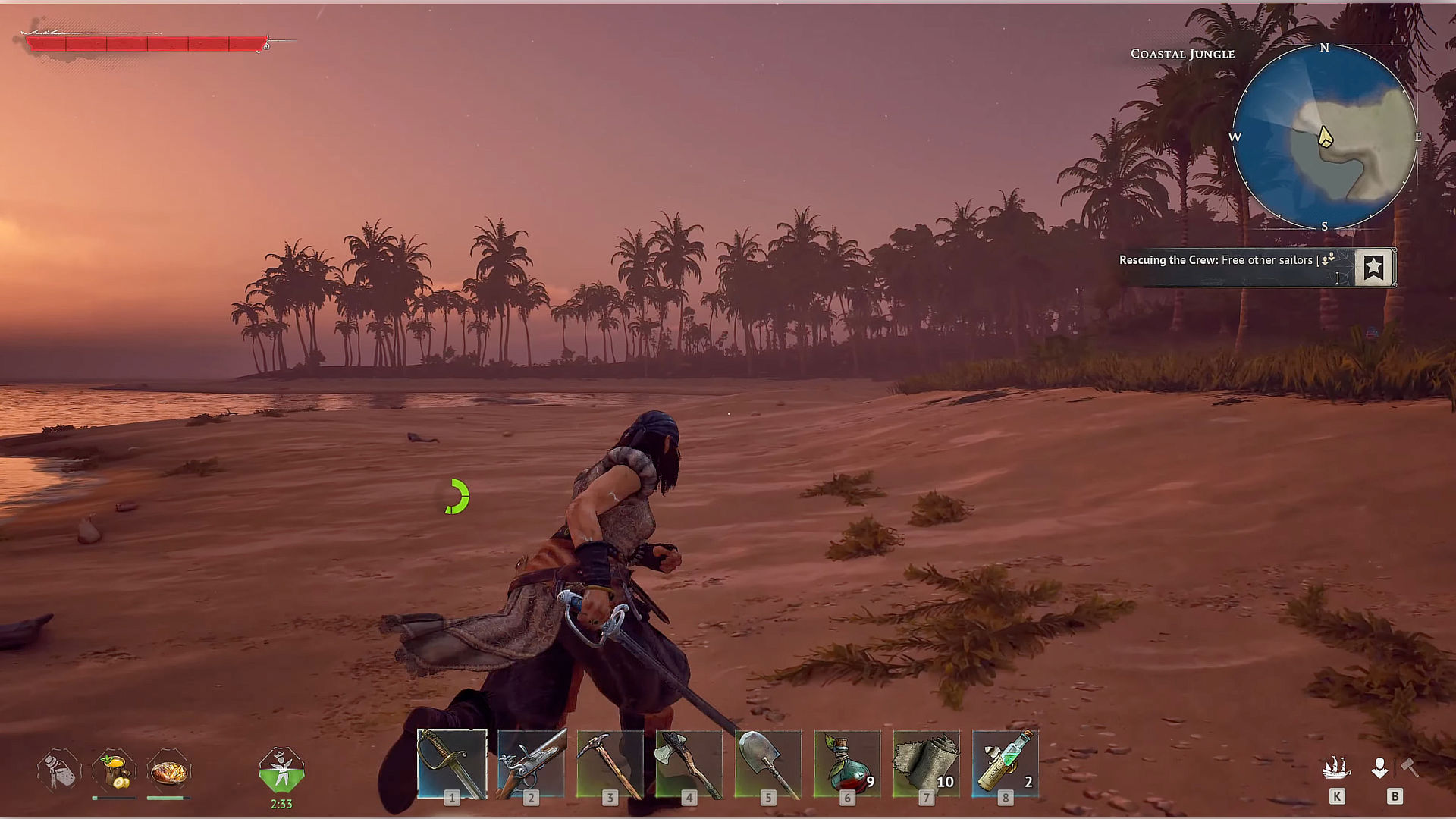Use the red health potion slot
The image size is (1456, 819).
(x=847, y=764)
